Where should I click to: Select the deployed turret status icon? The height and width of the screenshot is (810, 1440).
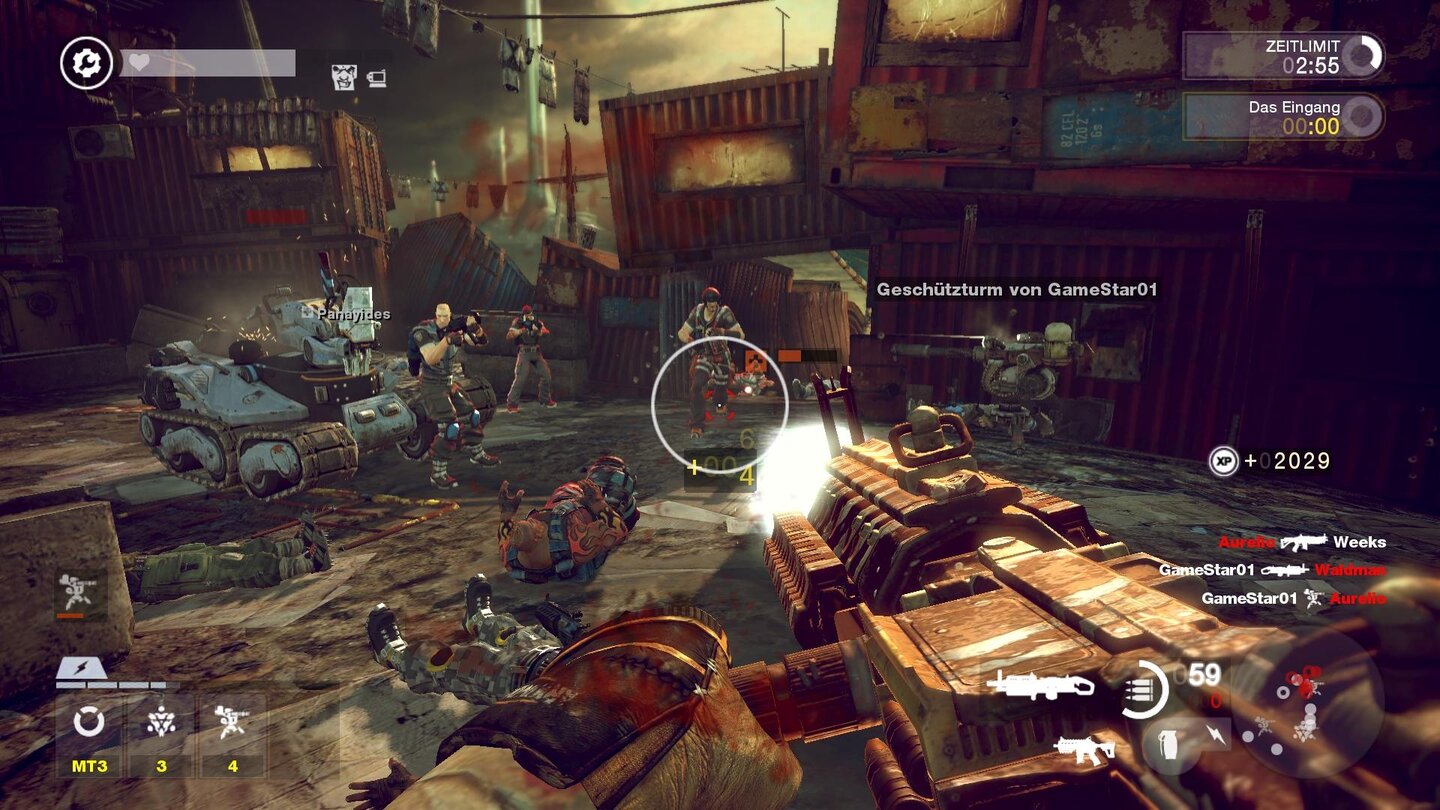point(72,592)
